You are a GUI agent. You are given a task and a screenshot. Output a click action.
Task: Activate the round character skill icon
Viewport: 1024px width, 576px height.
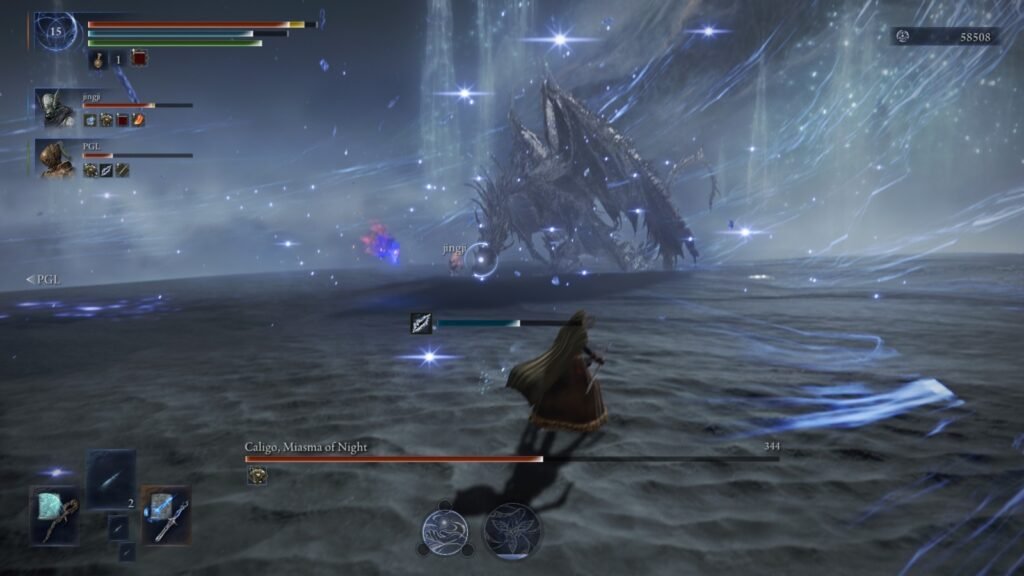443,530
